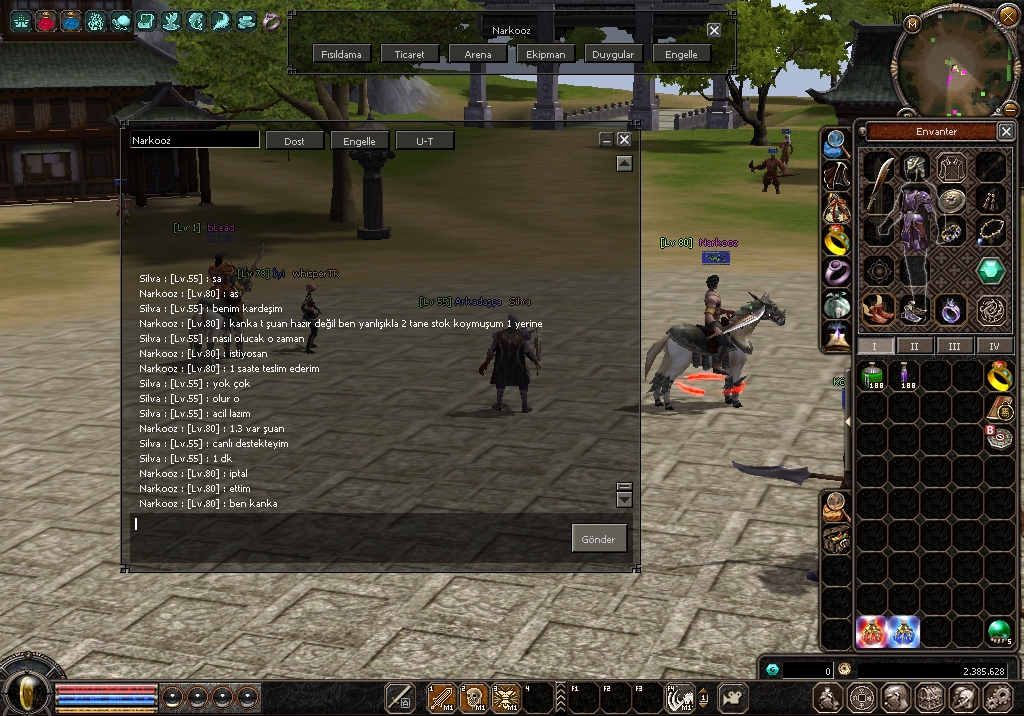Open trade with the Ticaret button
The image size is (1024, 716).
pyautogui.click(x=410, y=54)
